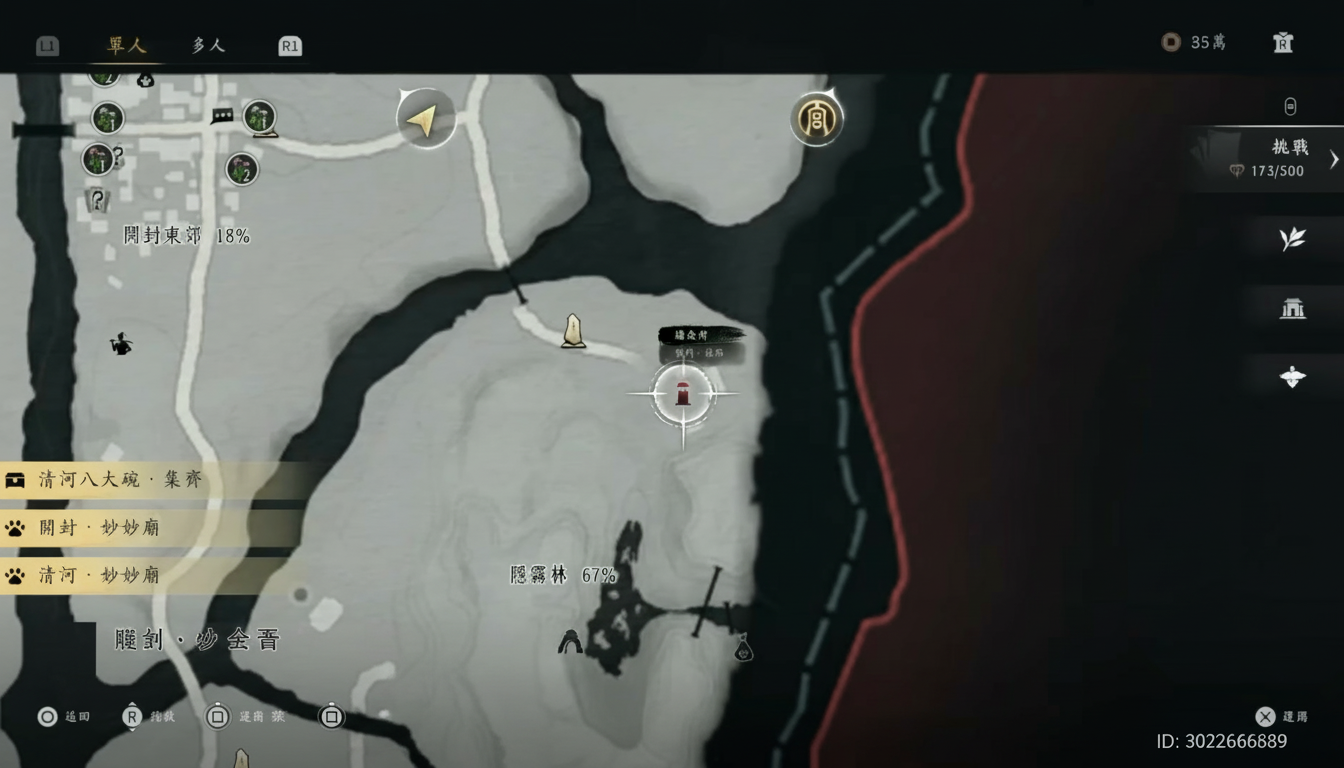Screen dimensions: 1344x768
Task: Select the 單人 single-player tab
Action: click(125, 45)
